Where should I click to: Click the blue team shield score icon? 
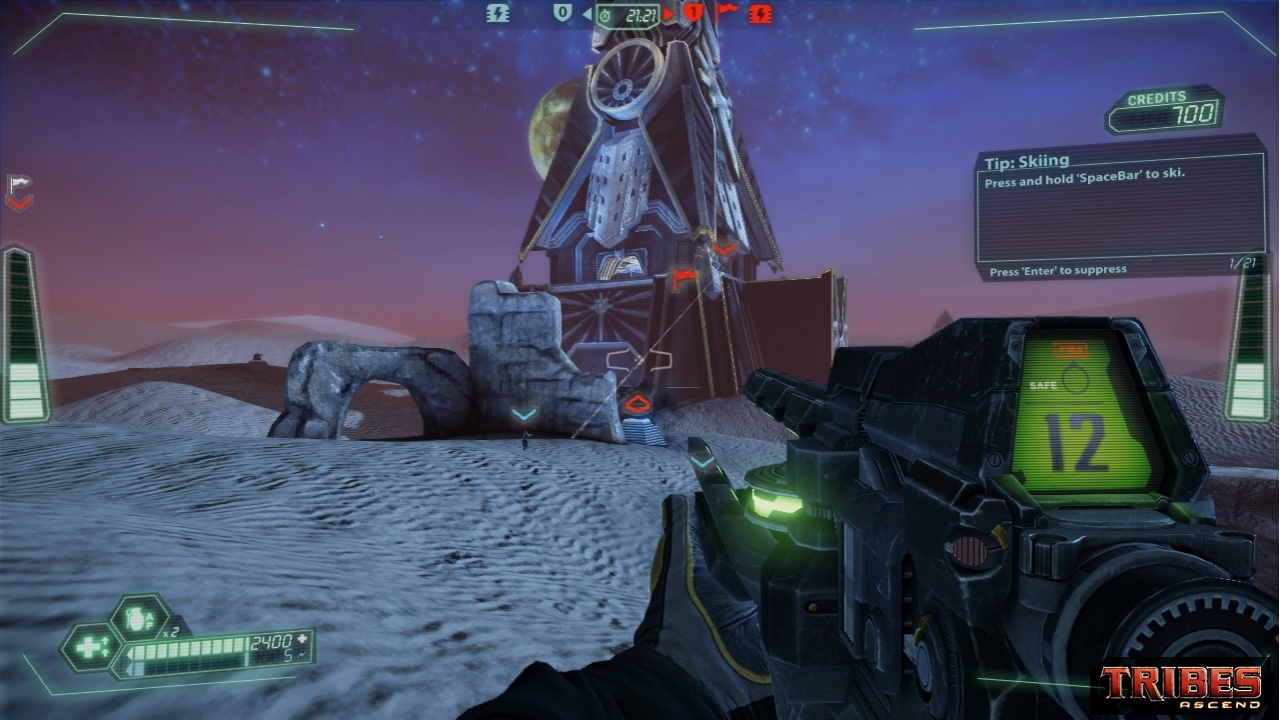click(564, 14)
